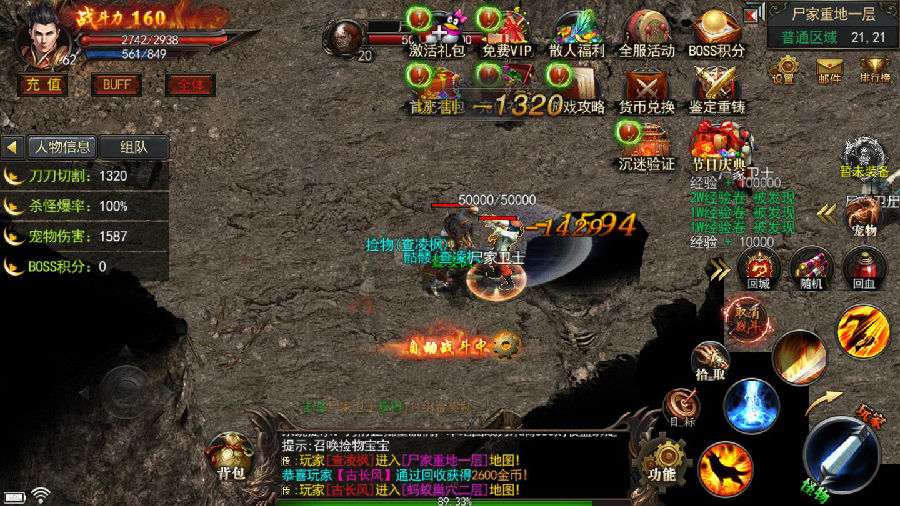This screenshot has height=506, width=900.
Task: Open the 节日庆典 festival event
Action: click(717, 145)
